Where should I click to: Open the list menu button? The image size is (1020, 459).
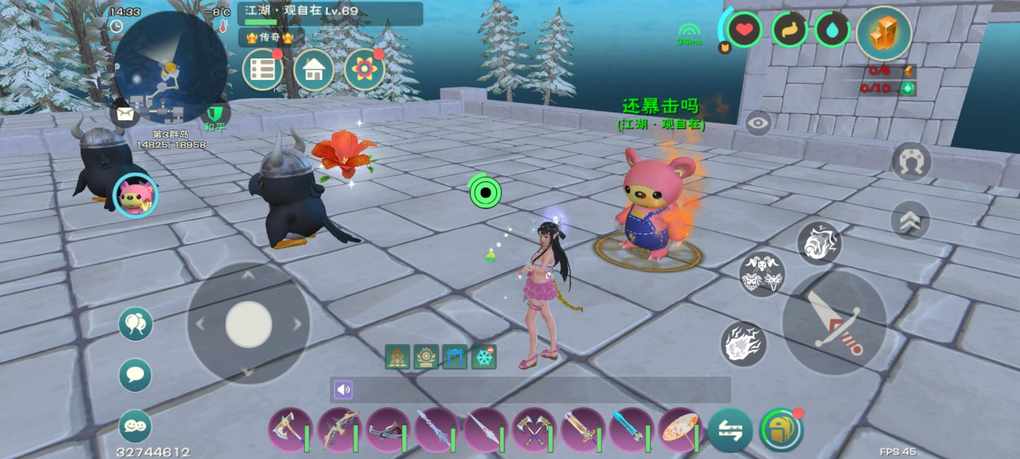[264, 70]
